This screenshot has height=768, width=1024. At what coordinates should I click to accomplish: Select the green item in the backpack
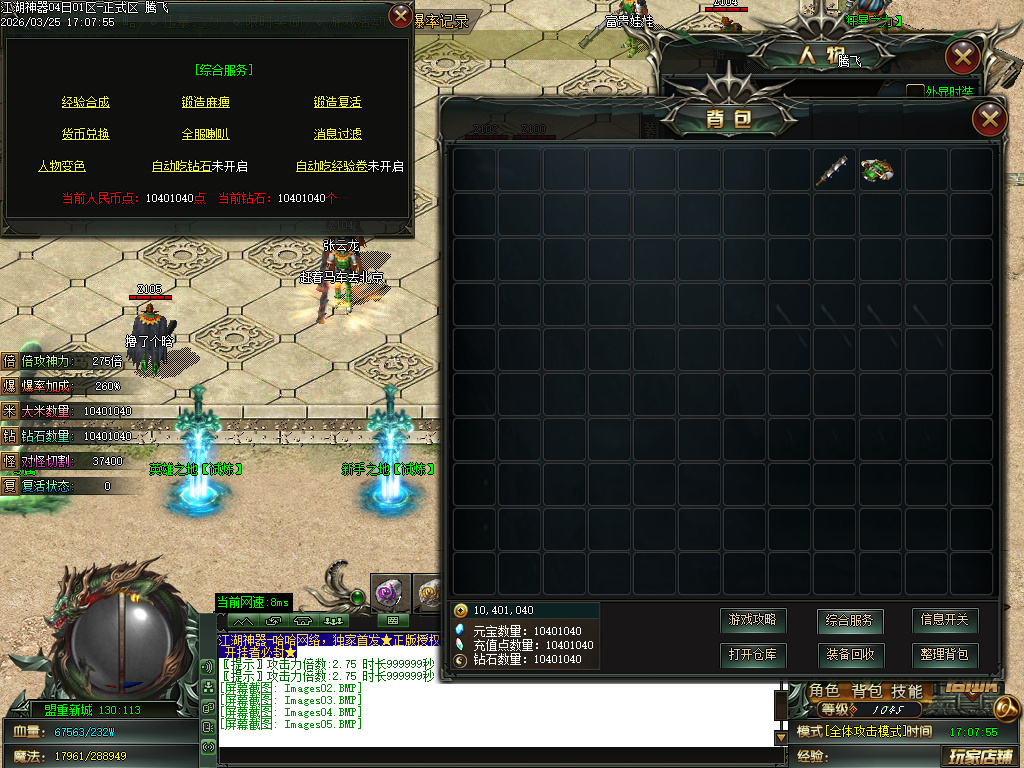[877, 170]
